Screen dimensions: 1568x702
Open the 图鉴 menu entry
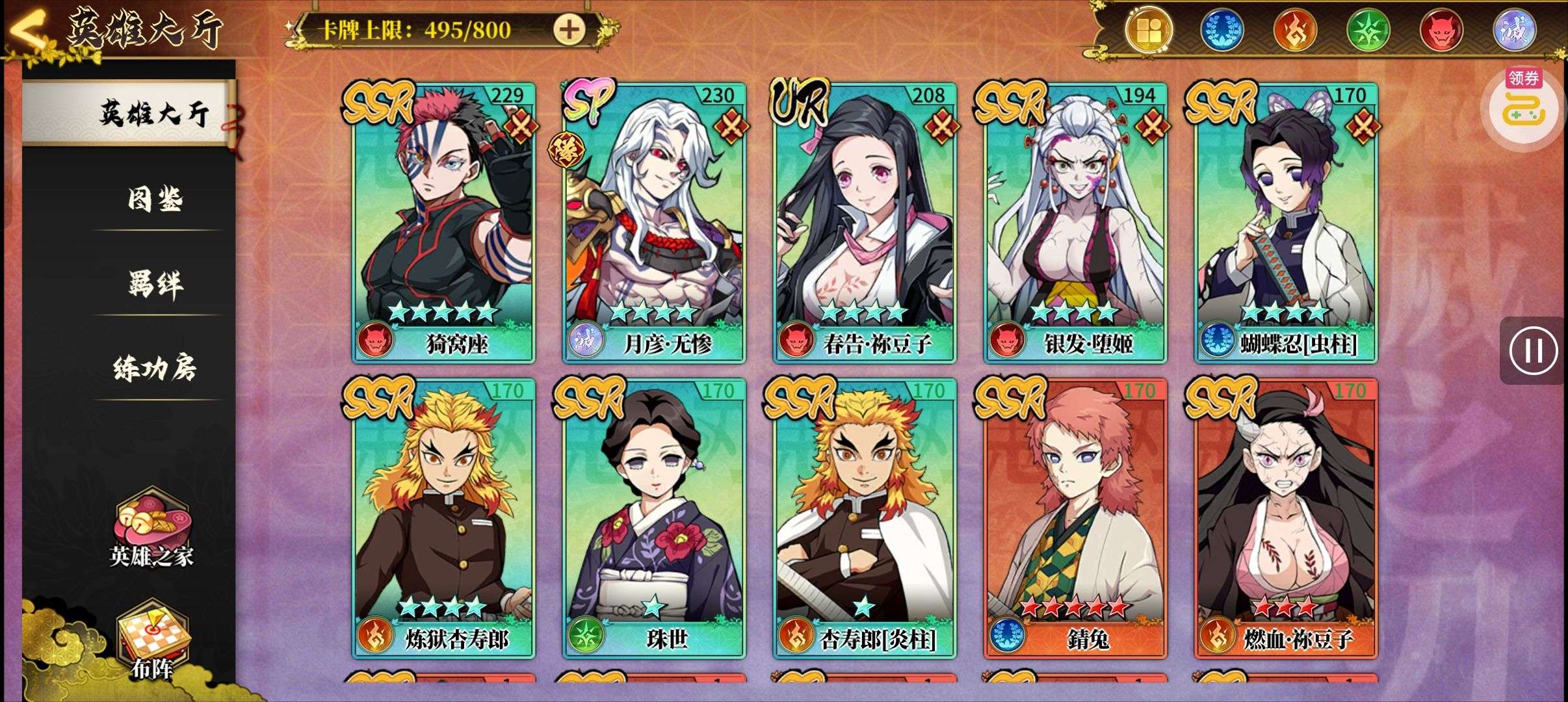pyautogui.click(x=155, y=199)
